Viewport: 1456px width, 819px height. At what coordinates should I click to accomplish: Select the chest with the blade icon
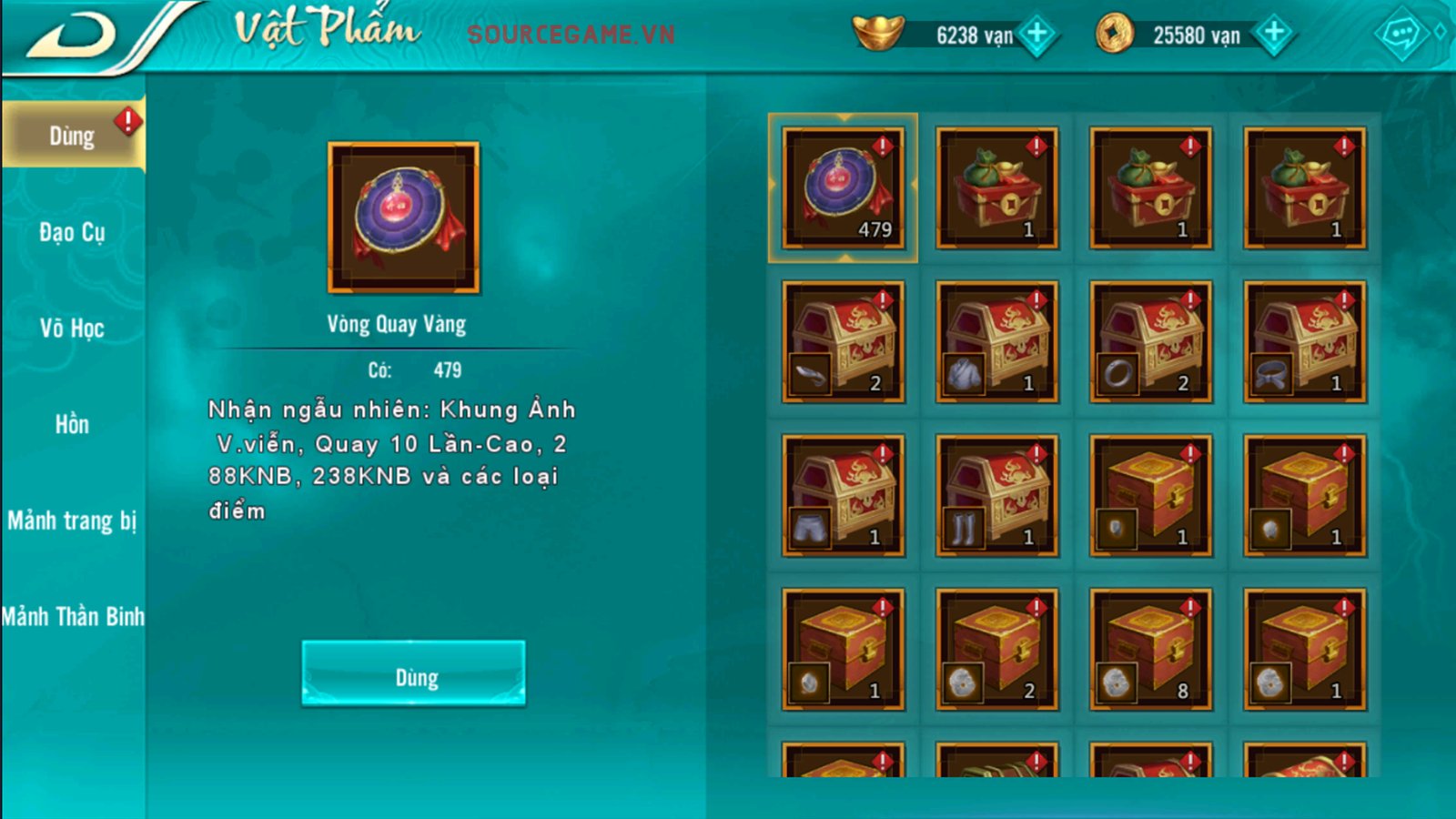coord(843,341)
